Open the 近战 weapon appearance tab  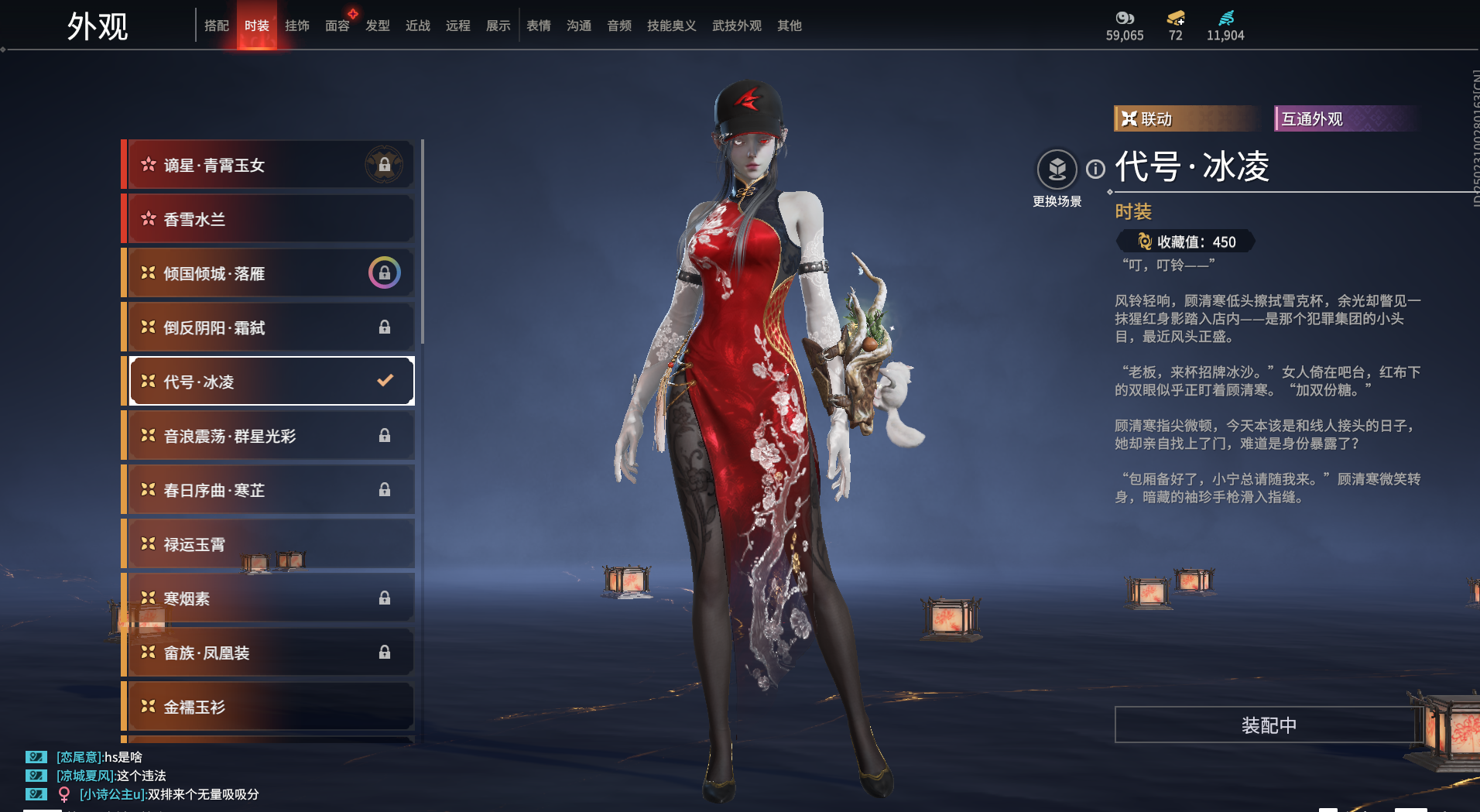417,26
